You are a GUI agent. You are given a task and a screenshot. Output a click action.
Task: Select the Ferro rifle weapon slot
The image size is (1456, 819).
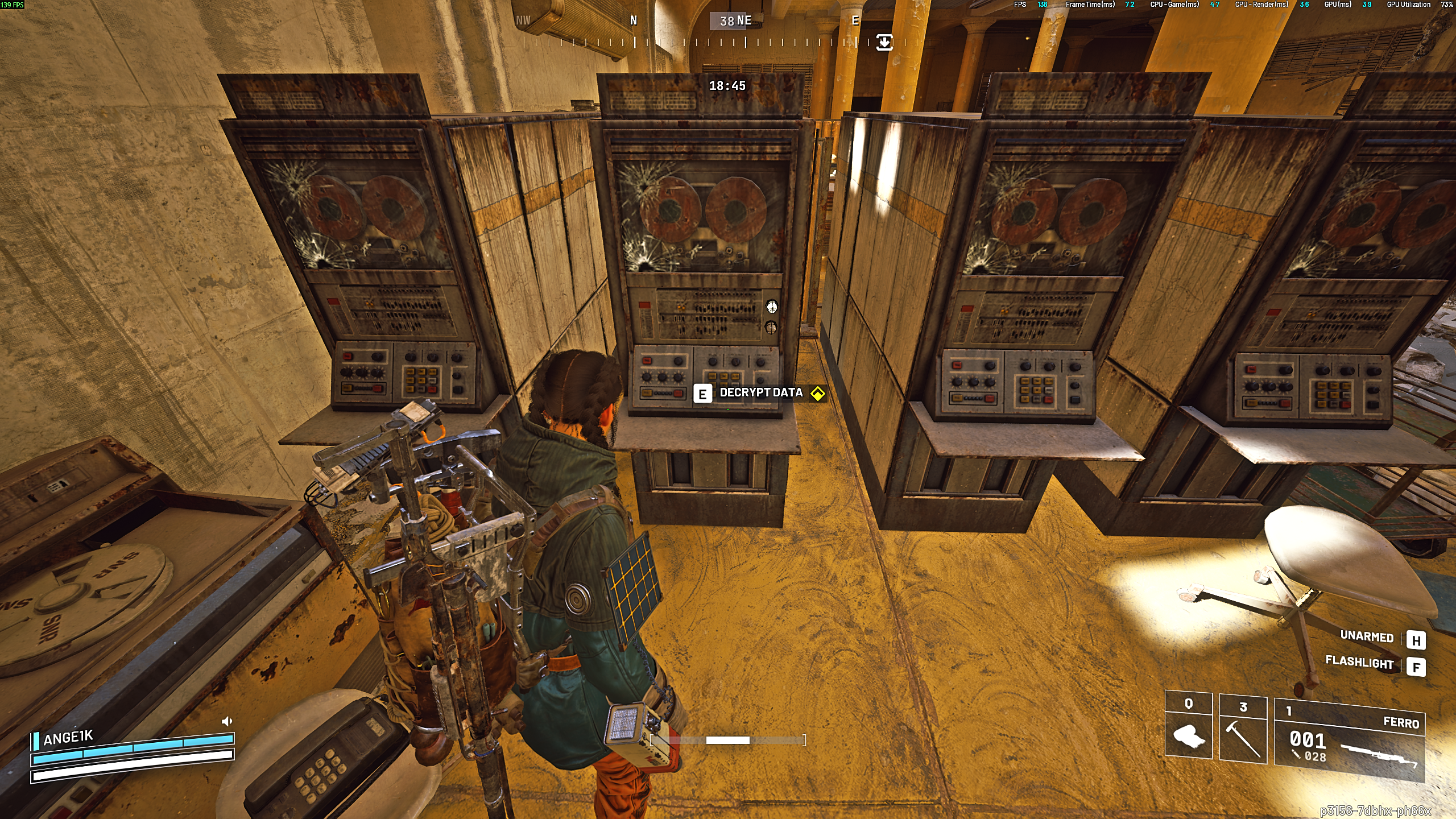coord(1349,741)
